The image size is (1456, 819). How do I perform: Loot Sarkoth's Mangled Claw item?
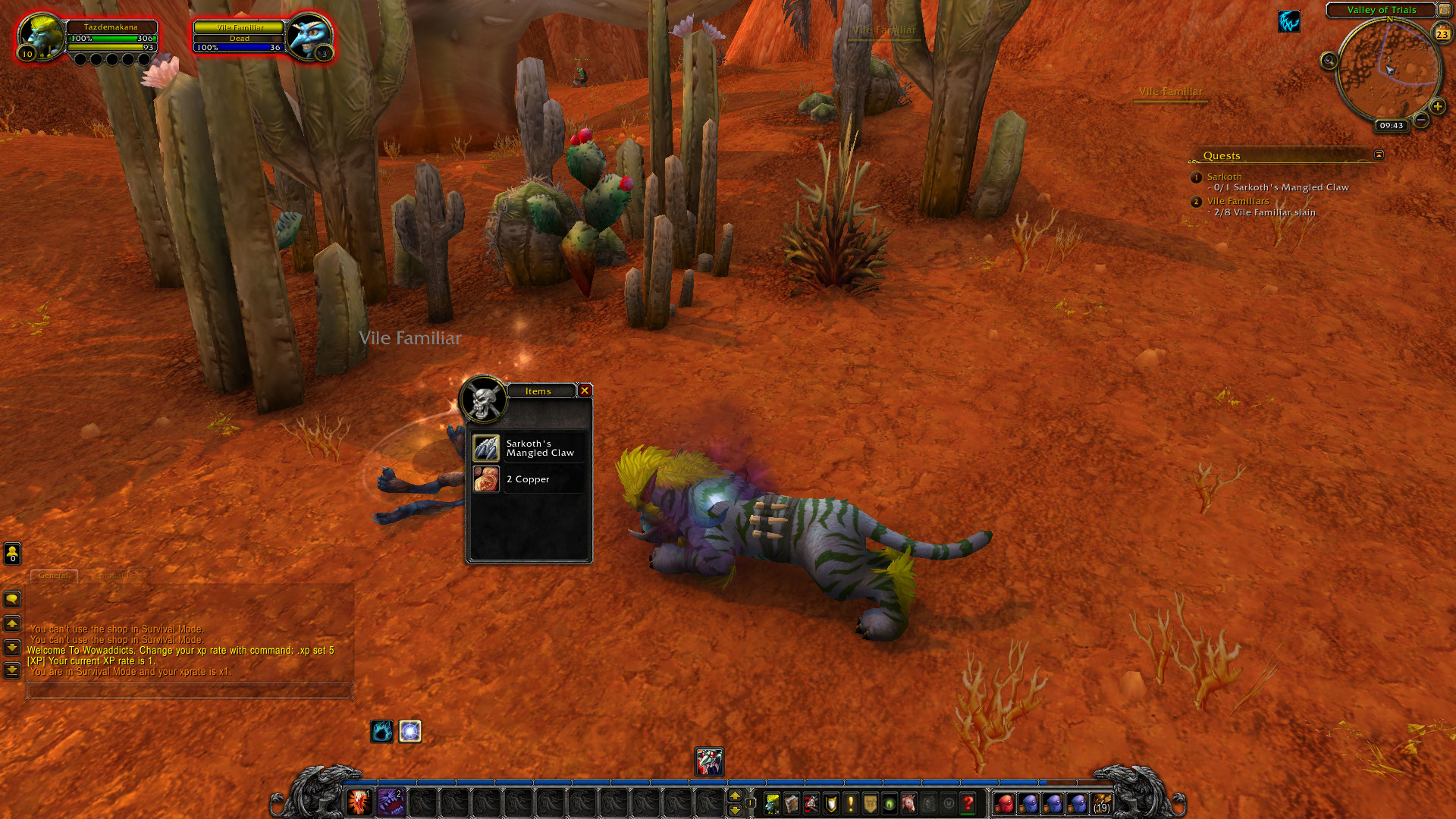point(486,448)
